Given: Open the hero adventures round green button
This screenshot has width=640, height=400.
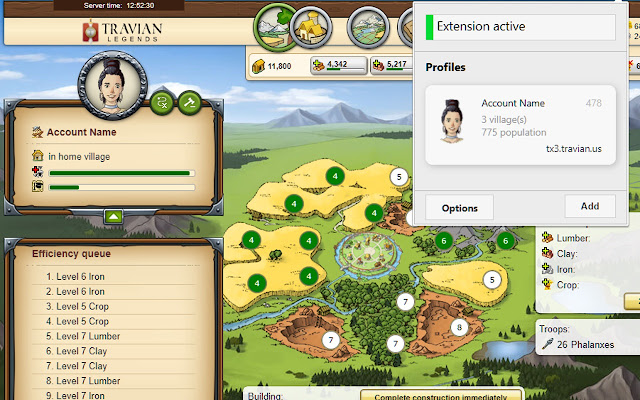Looking at the screenshot, I should [x=163, y=101].
